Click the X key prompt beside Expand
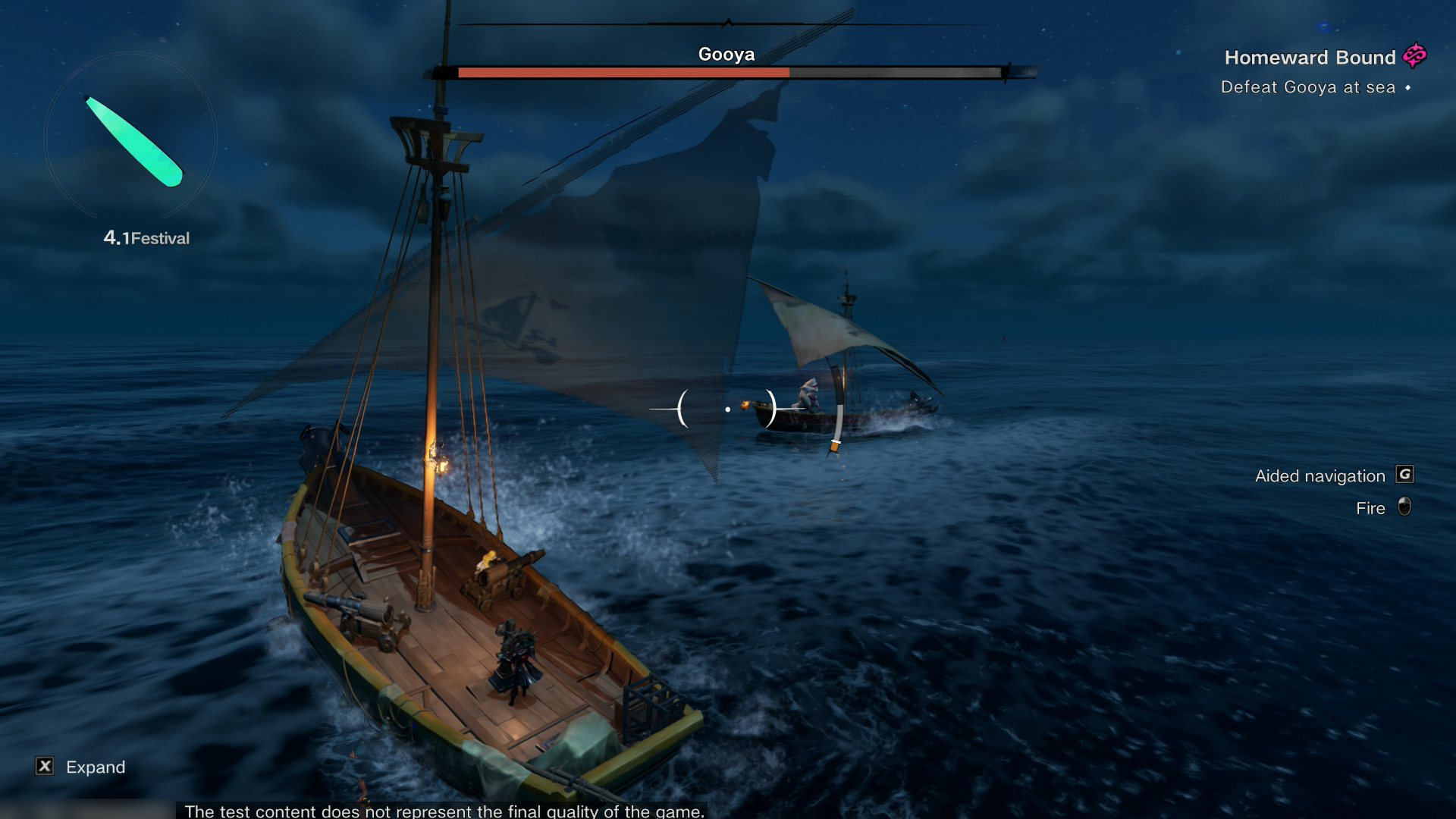This screenshot has width=1456, height=819. 45,767
